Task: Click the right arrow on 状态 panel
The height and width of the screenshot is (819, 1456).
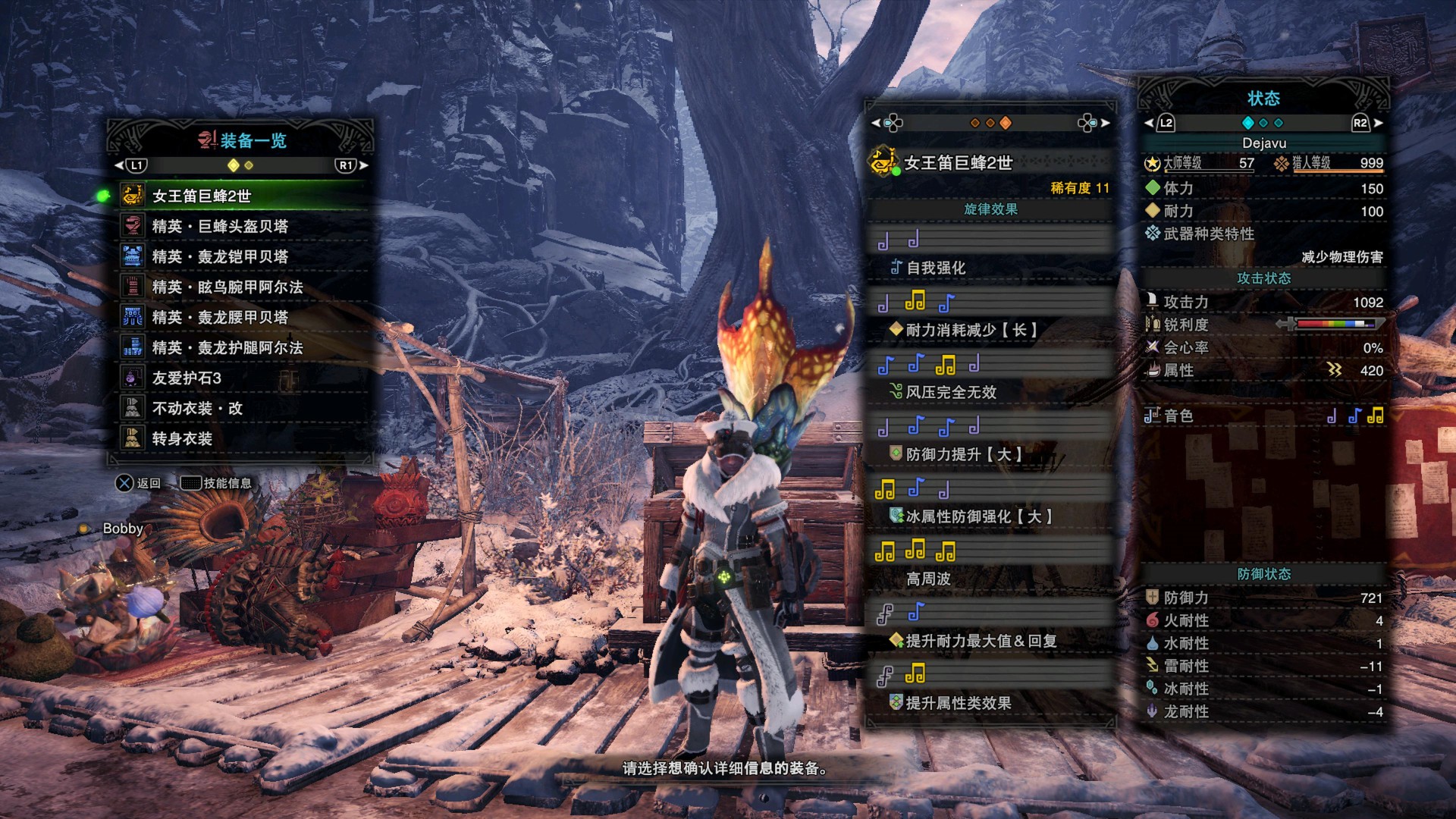Action: [1377, 123]
